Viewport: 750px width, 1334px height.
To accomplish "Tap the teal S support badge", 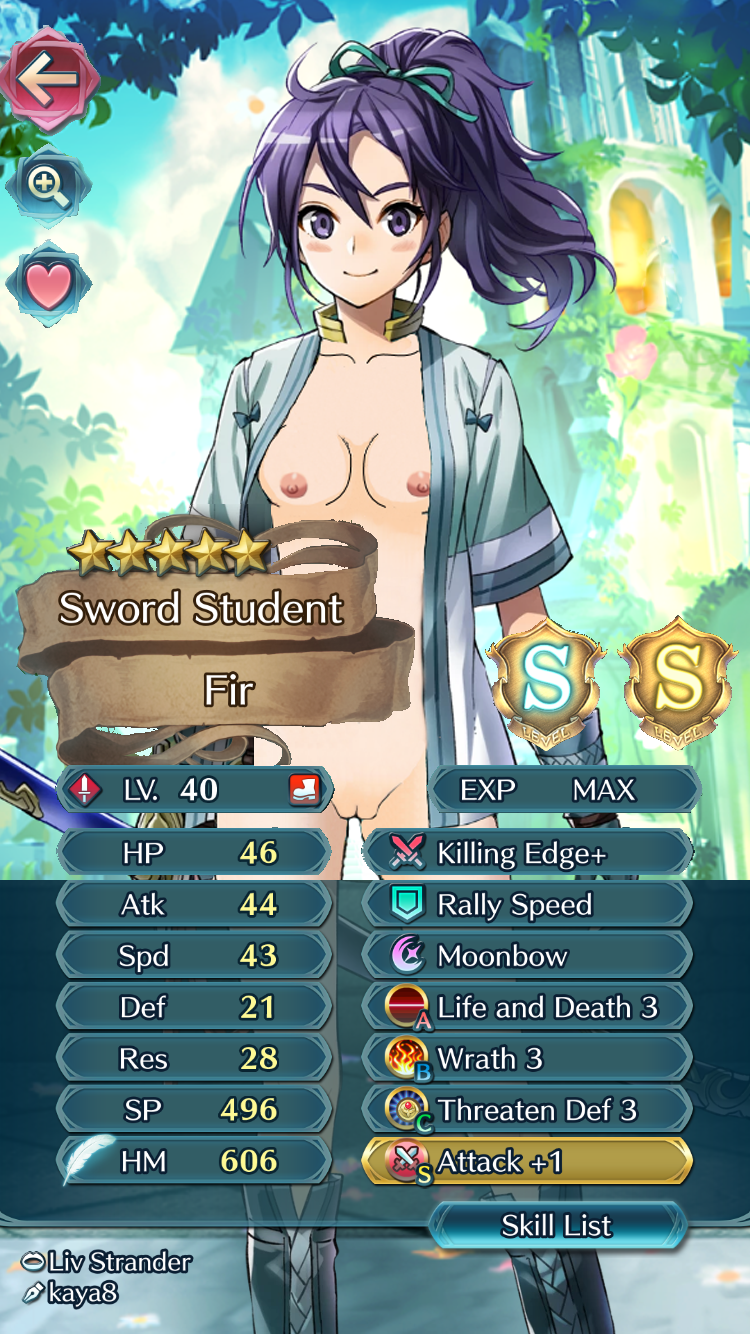I will coord(546,682).
